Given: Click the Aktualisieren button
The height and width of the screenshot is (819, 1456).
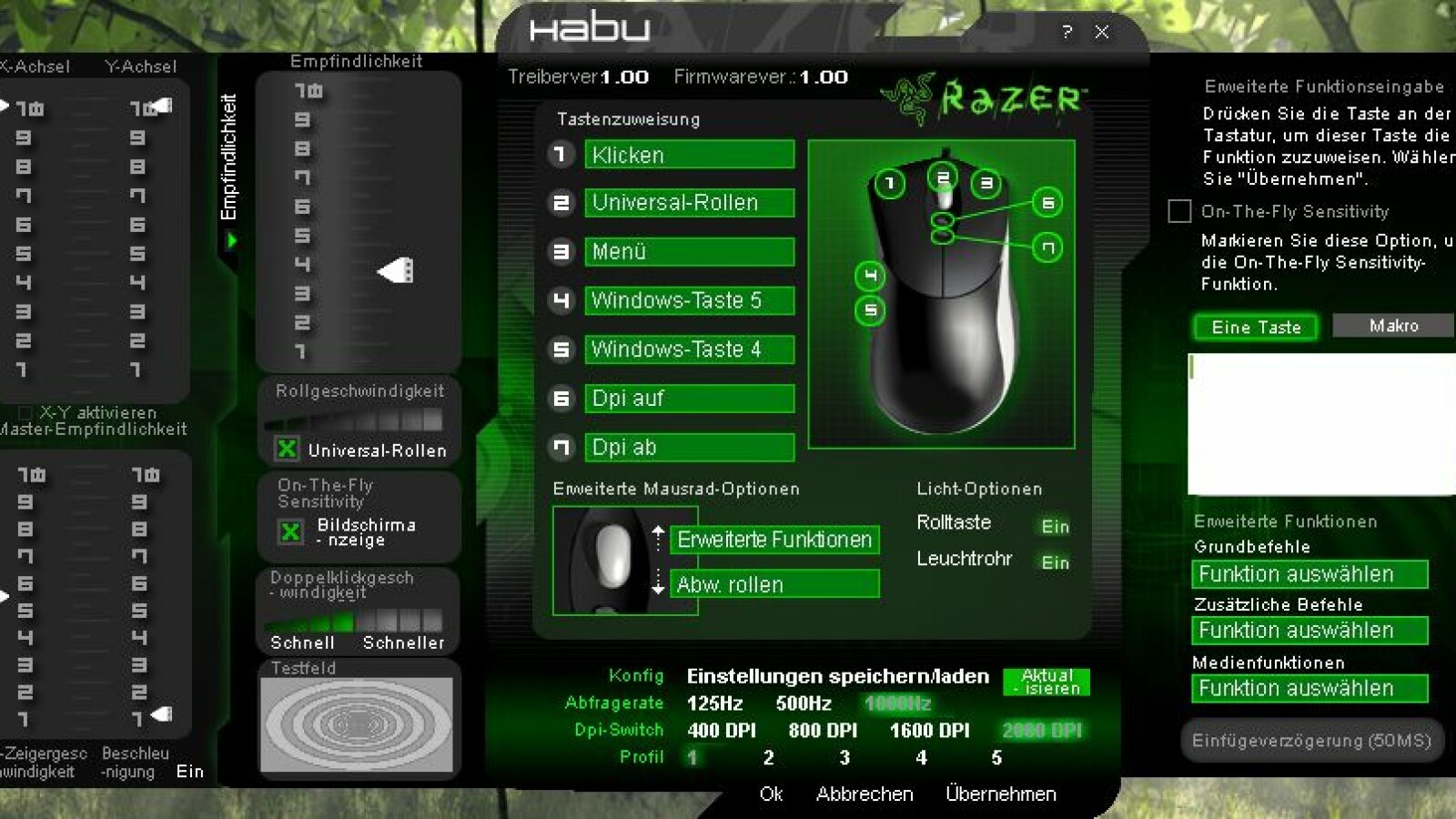Looking at the screenshot, I should coord(1045,682).
